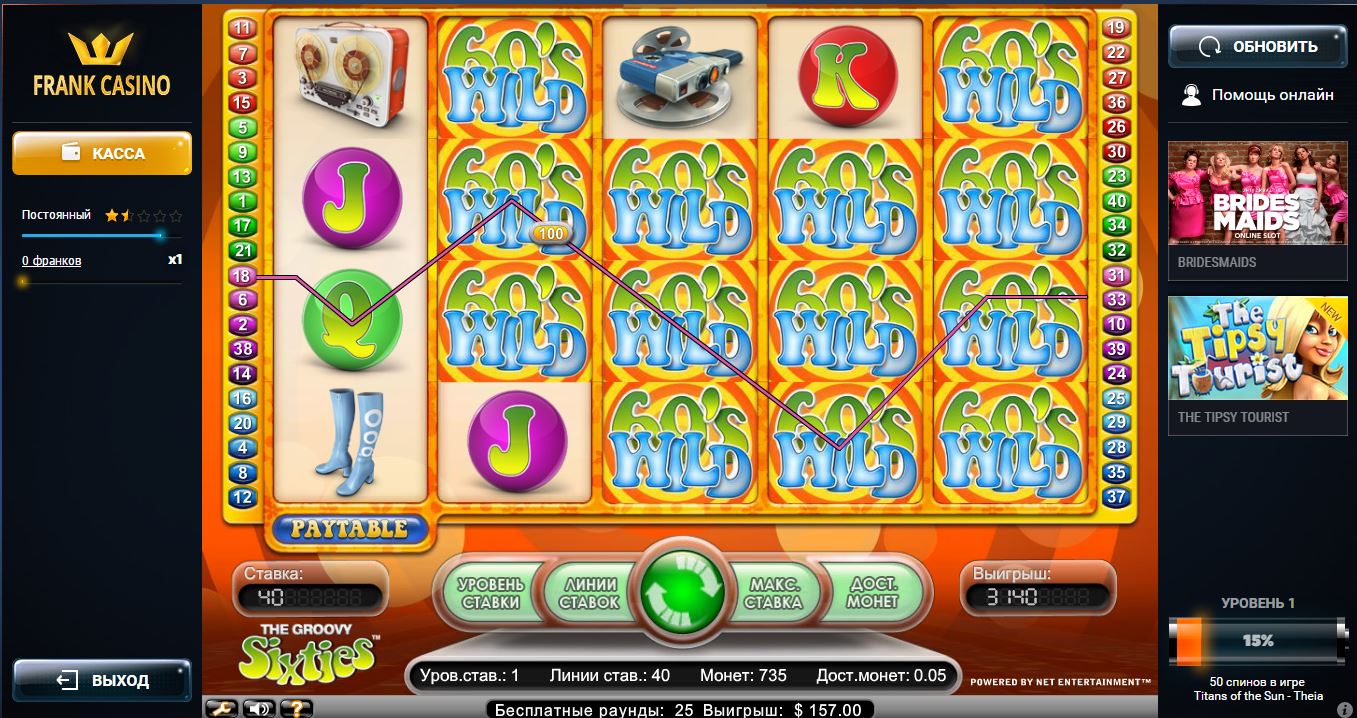Screen dimensions: 1357x718
Task: Toggle the sound speaker icon
Action: [260, 708]
